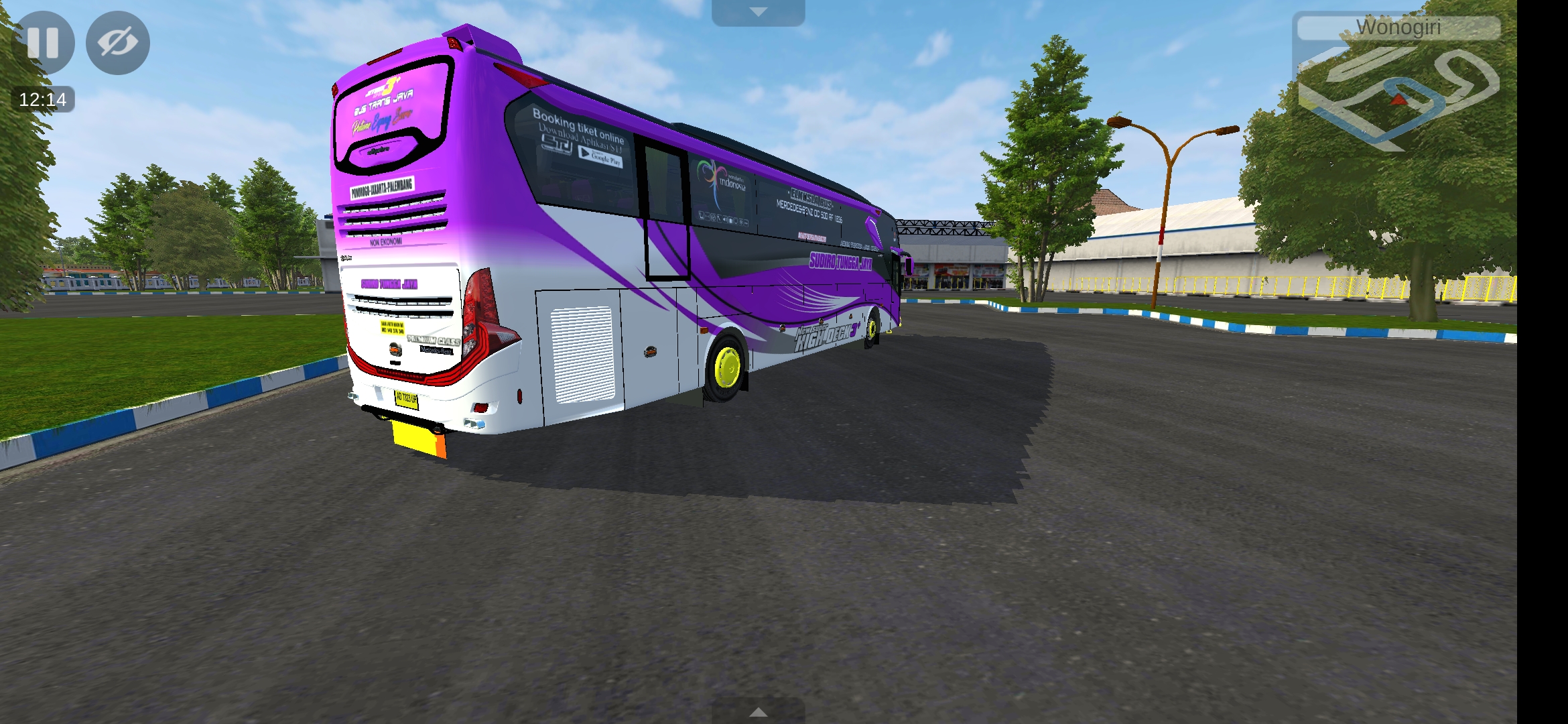Tap the Wonogiri location label
Viewport: 1568px width, 724px height.
(x=1399, y=28)
